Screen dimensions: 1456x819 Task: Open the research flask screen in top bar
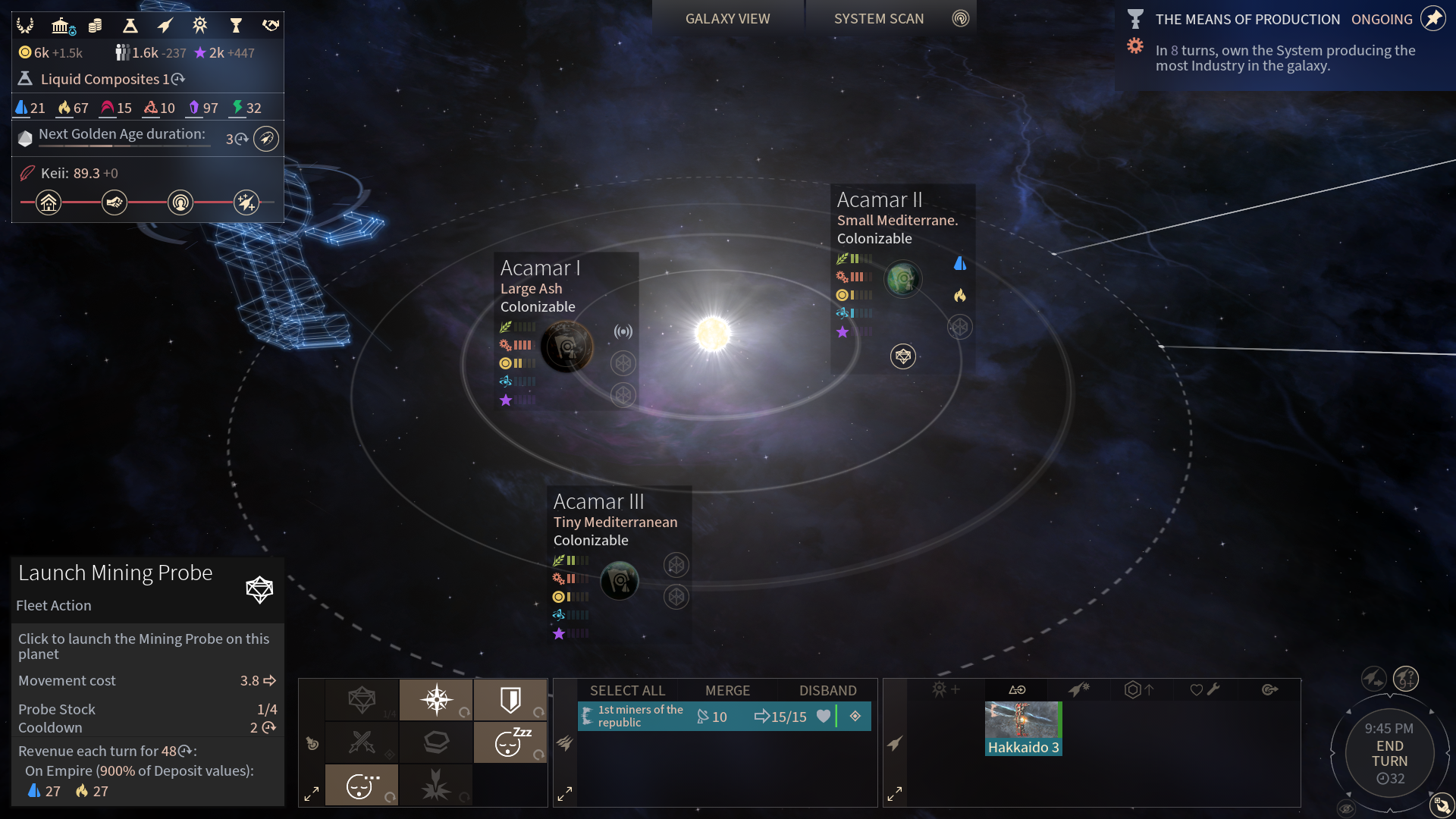(130, 26)
